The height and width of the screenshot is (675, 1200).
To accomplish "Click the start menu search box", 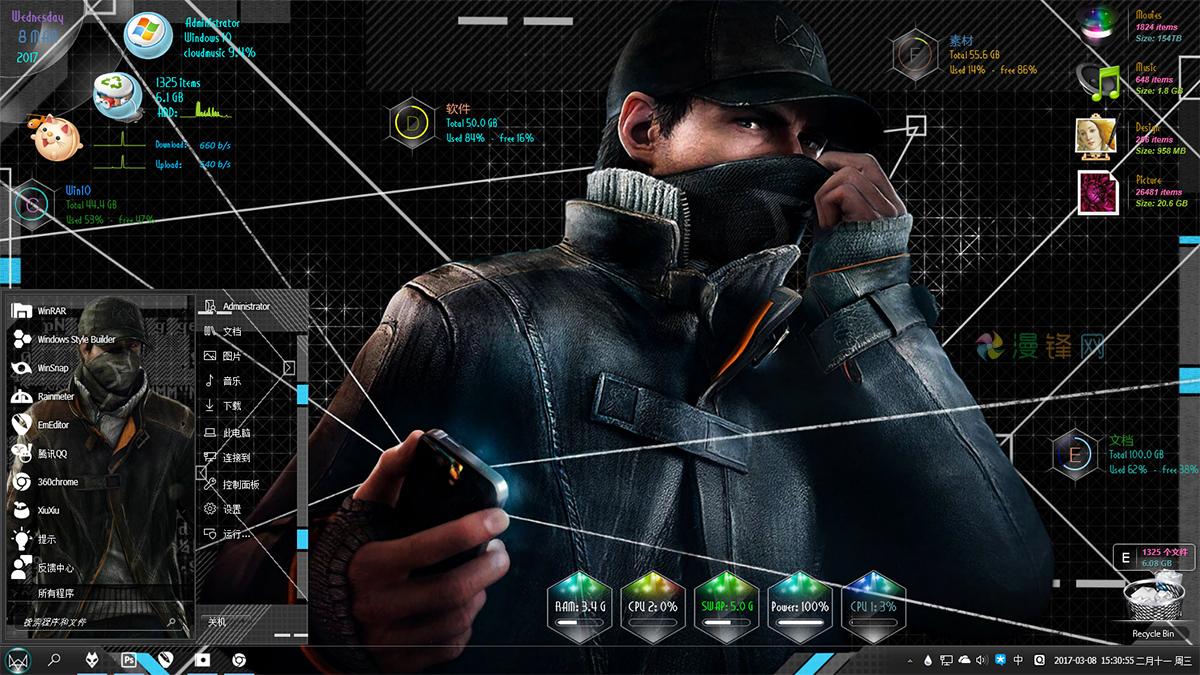I will point(95,623).
